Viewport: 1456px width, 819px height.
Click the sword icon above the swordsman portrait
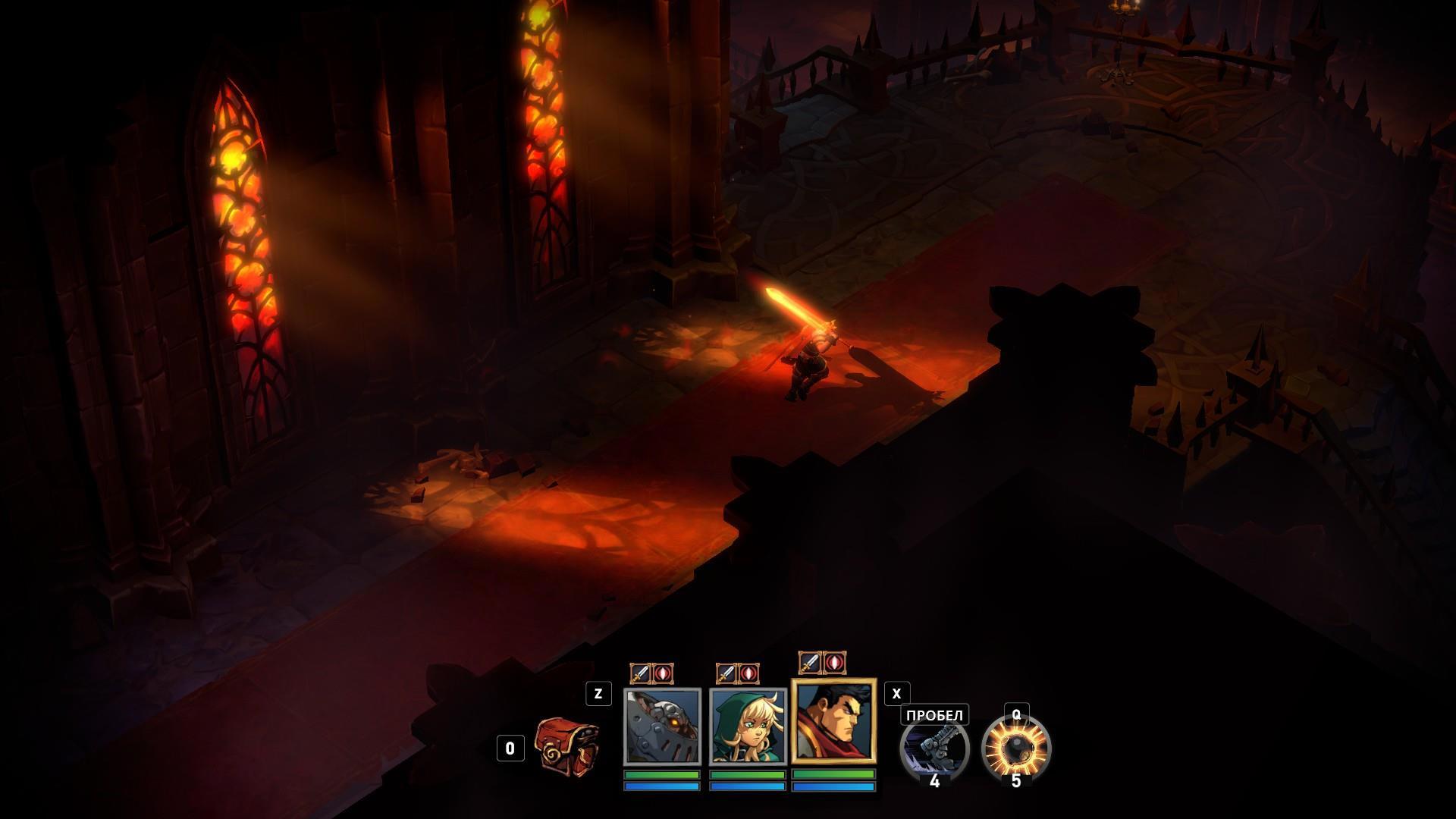pyautogui.click(x=811, y=663)
